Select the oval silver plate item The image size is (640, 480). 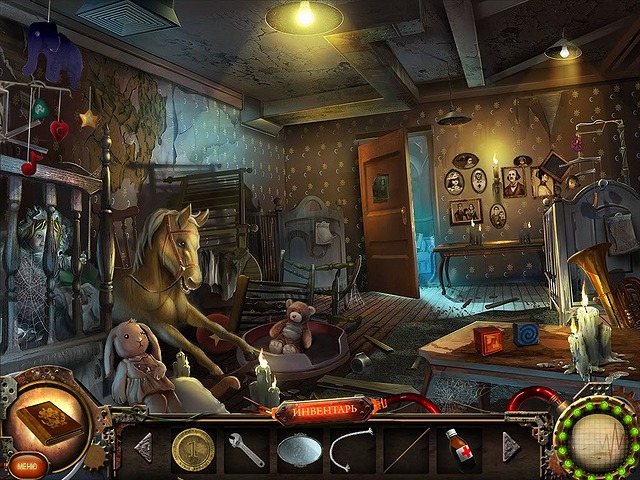pyautogui.click(x=298, y=449)
